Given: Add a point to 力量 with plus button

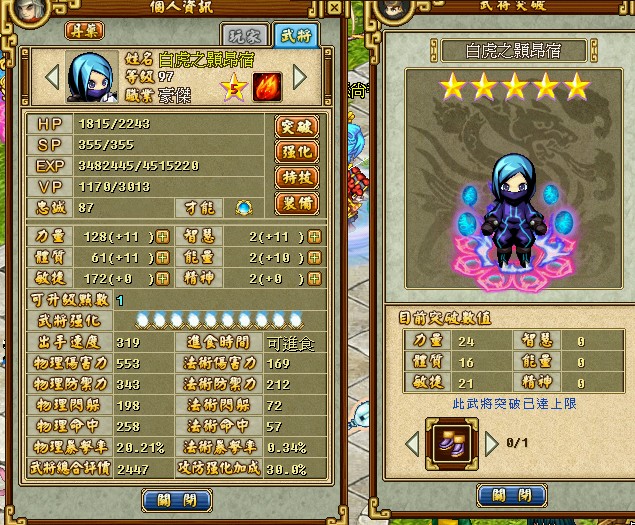Looking at the screenshot, I should [162, 237].
